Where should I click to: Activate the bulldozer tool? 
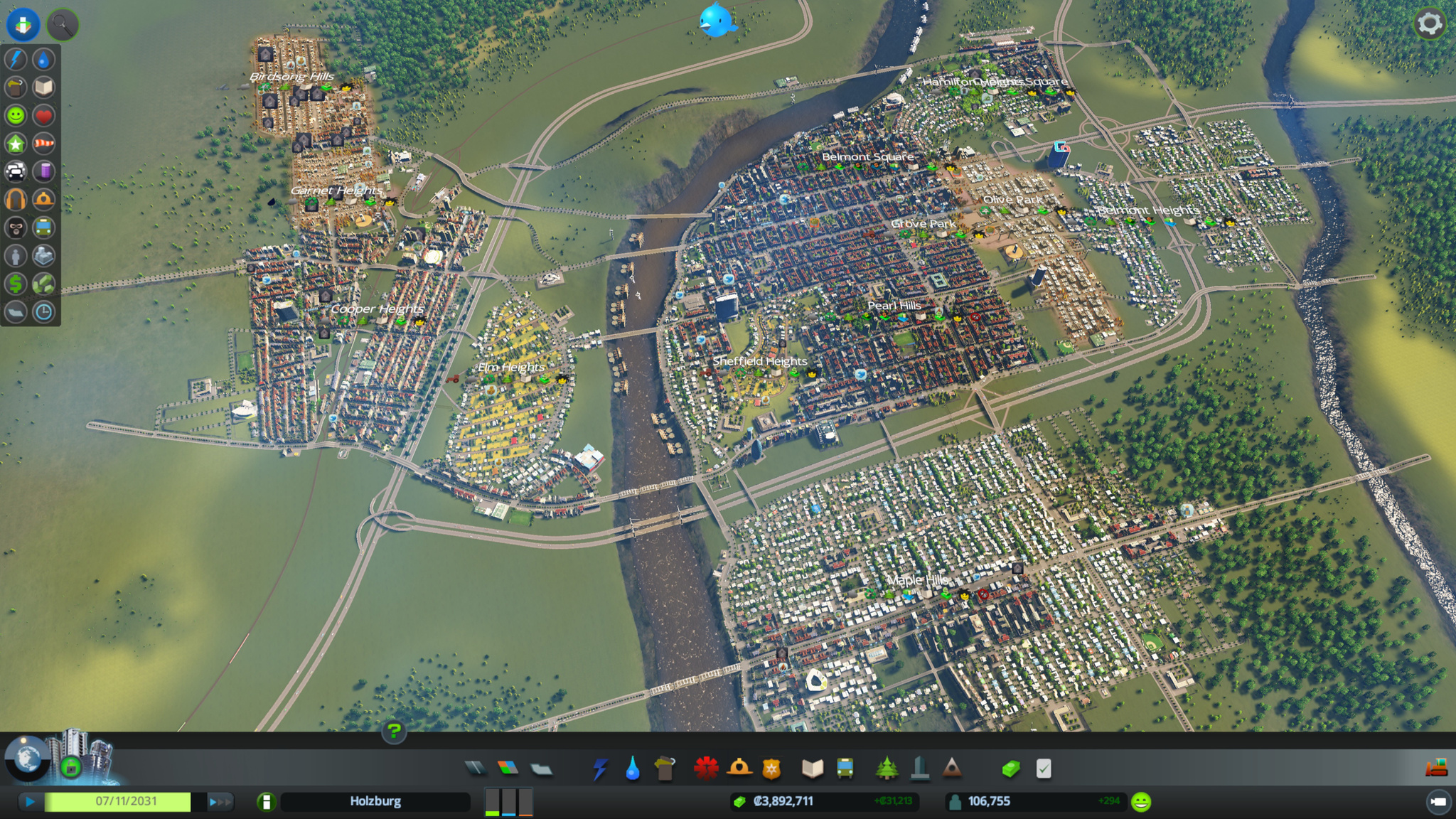tap(1436, 768)
